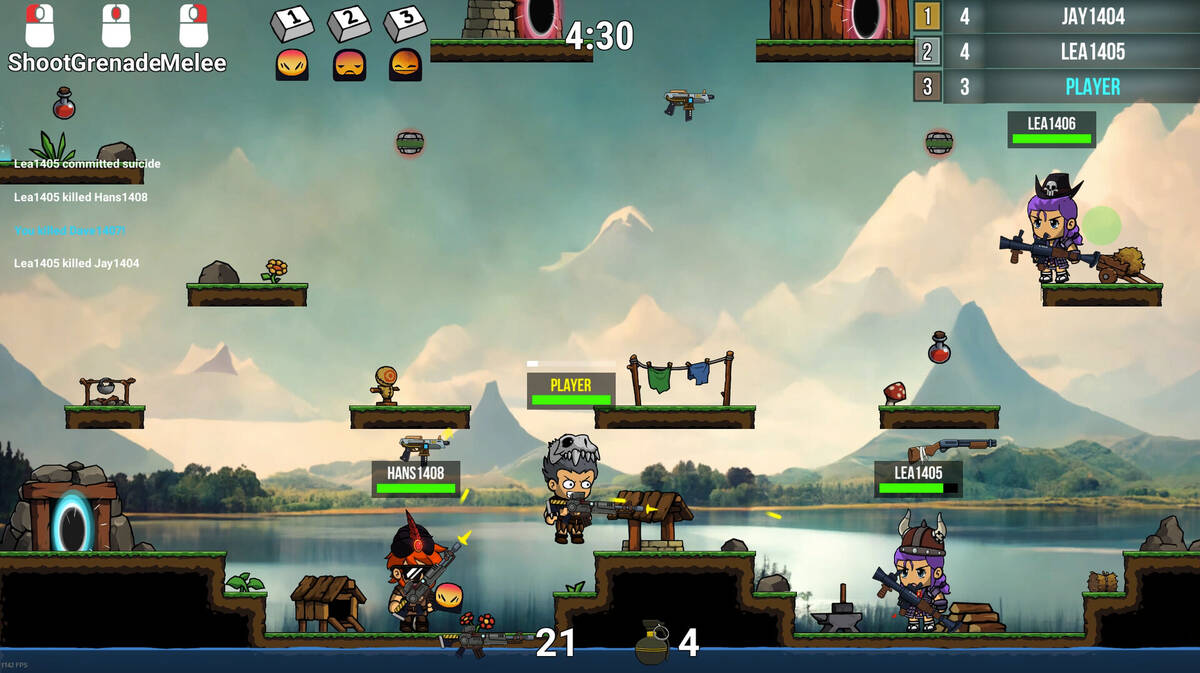This screenshot has width=1200, height=673.
Task: Use the sad frowning face emote
Action: point(349,65)
